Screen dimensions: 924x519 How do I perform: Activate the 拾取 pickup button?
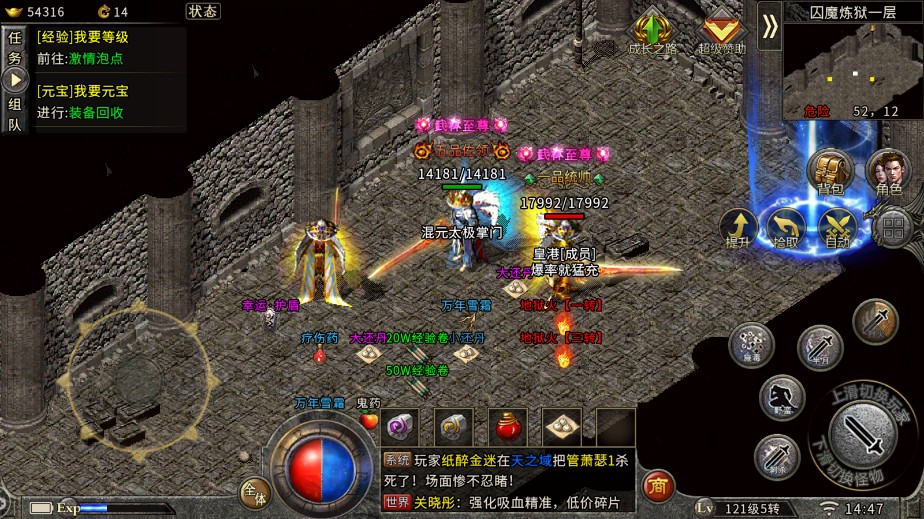pos(787,228)
